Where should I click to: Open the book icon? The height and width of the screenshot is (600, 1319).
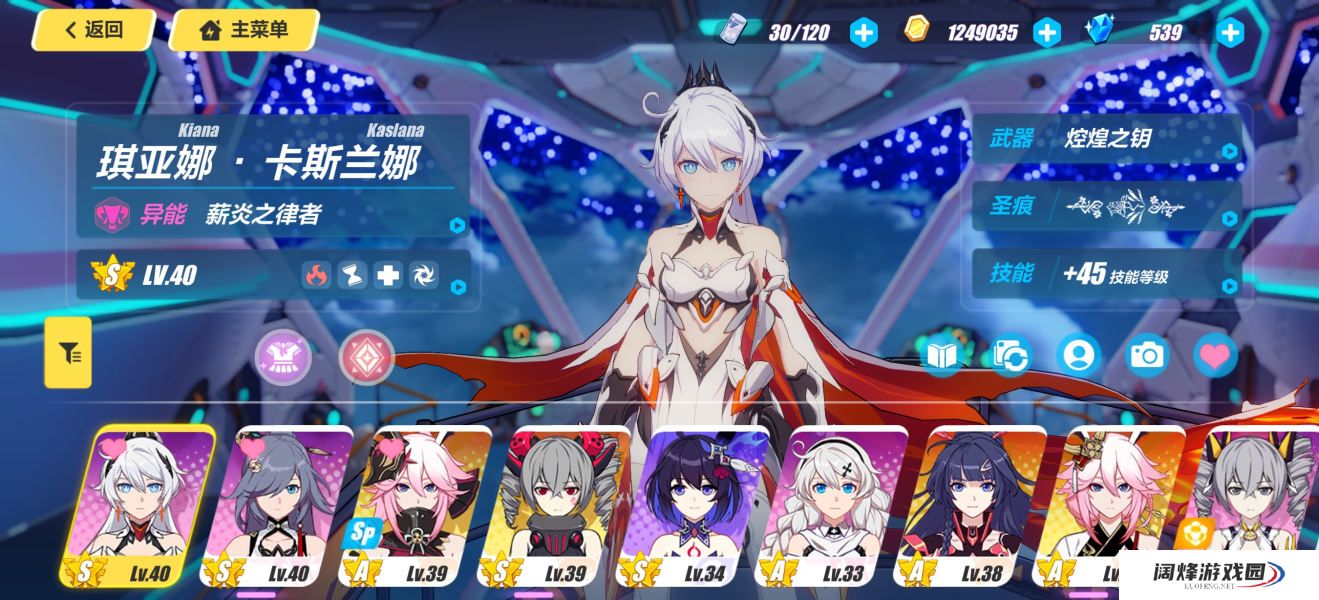coord(942,355)
